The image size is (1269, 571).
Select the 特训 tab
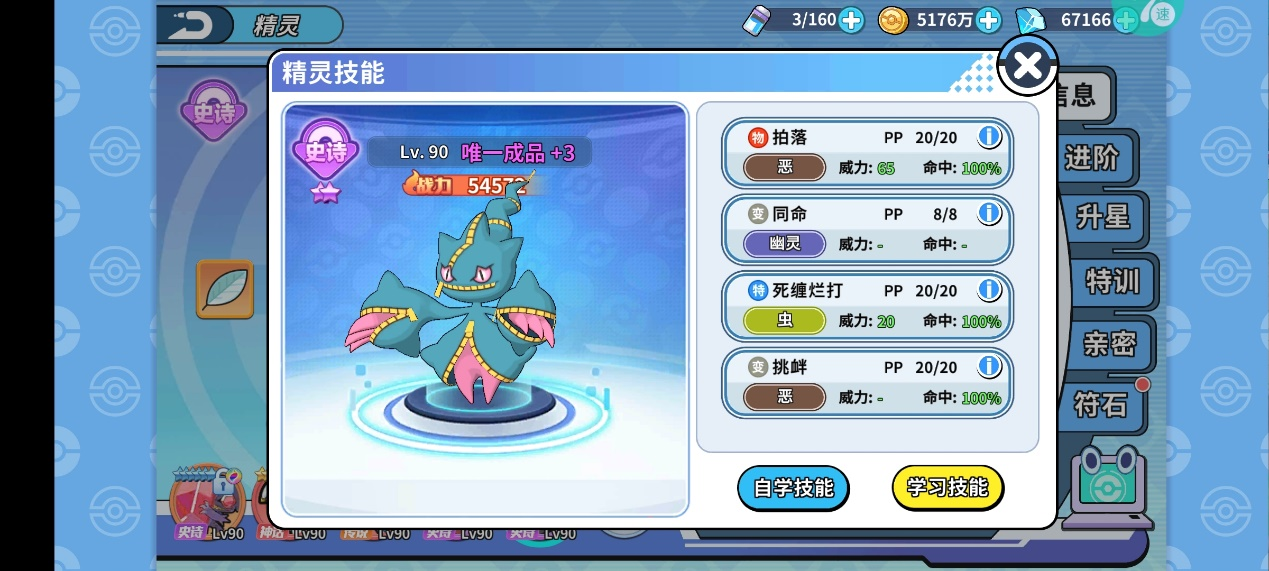point(1112,281)
